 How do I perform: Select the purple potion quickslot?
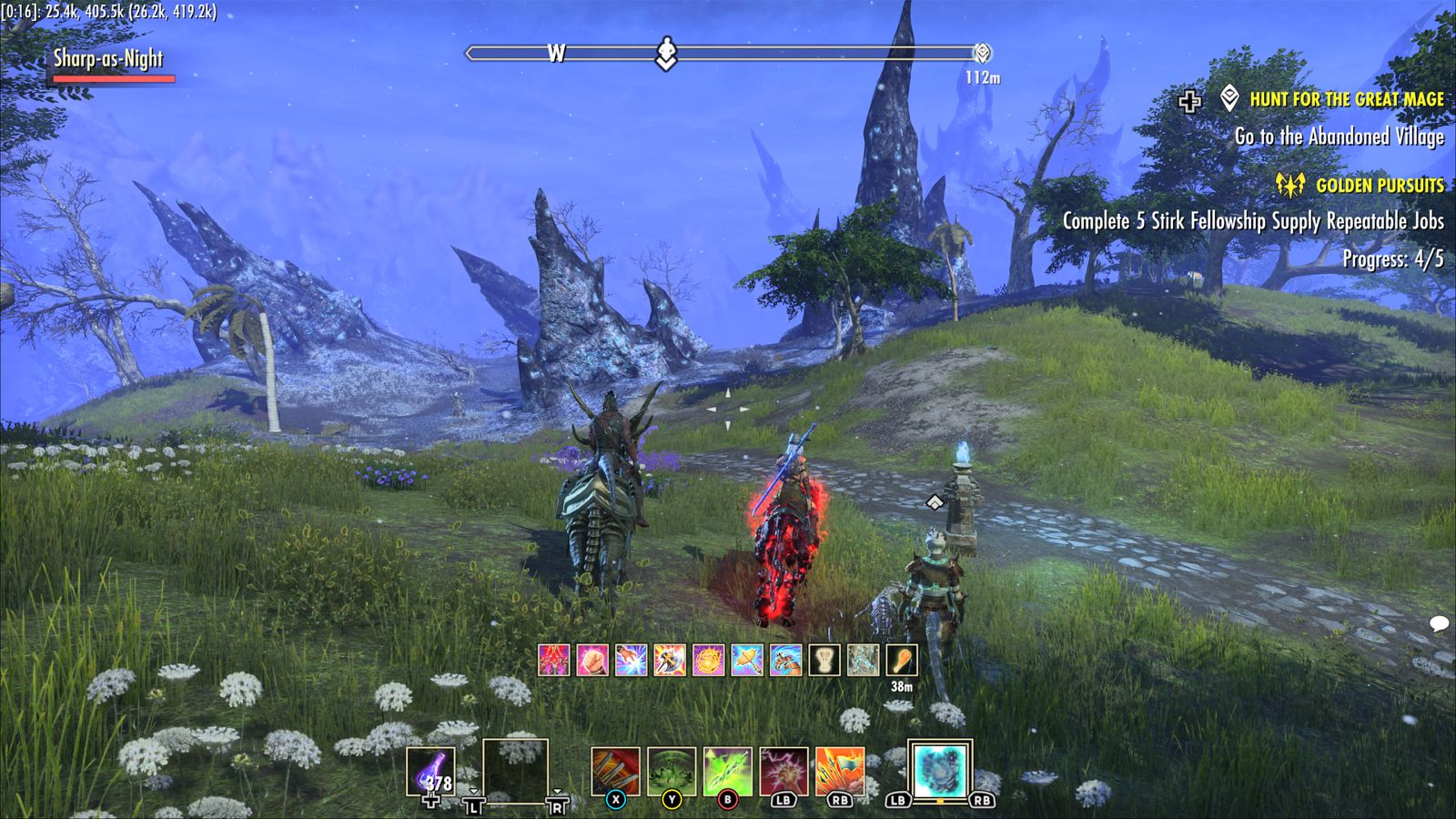pyautogui.click(x=430, y=772)
